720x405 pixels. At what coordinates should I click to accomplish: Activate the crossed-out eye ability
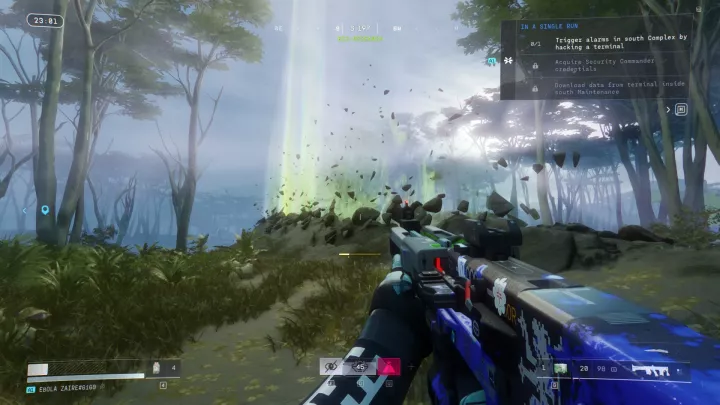[x=331, y=367]
